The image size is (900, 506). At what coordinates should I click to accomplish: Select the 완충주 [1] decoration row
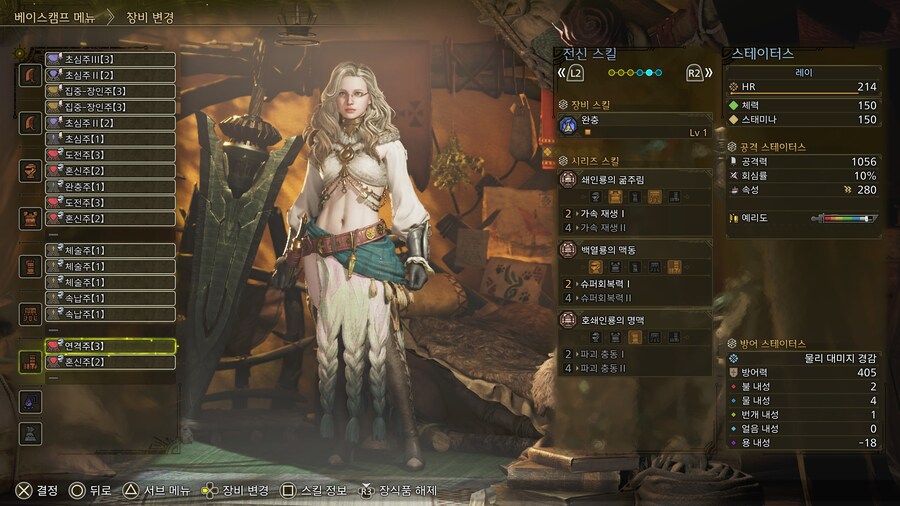click(110, 186)
